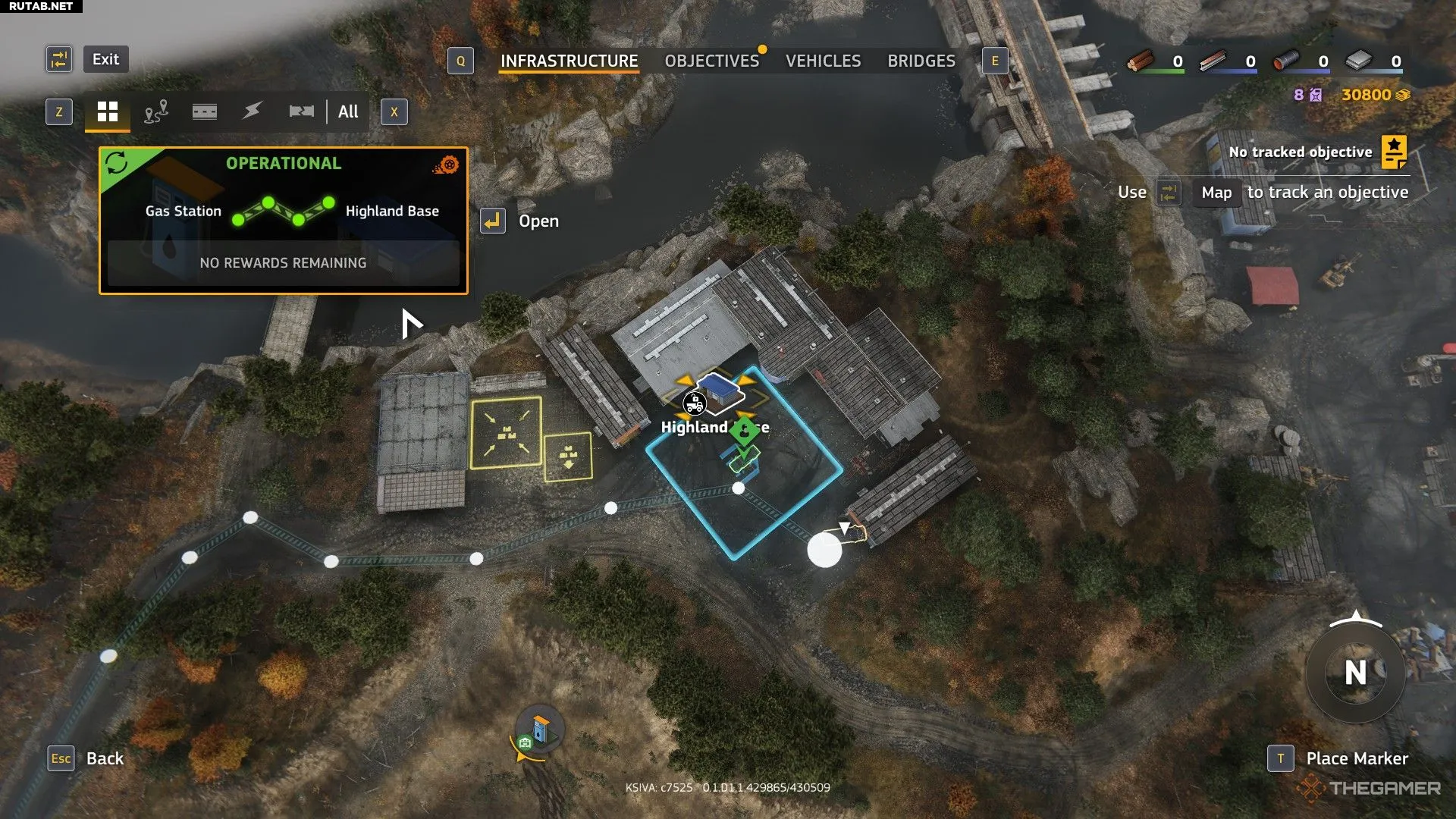Activate Place Marker
Viewport: 1456px width, 819px height.
pyautogui.click(x=1357, y=758)
